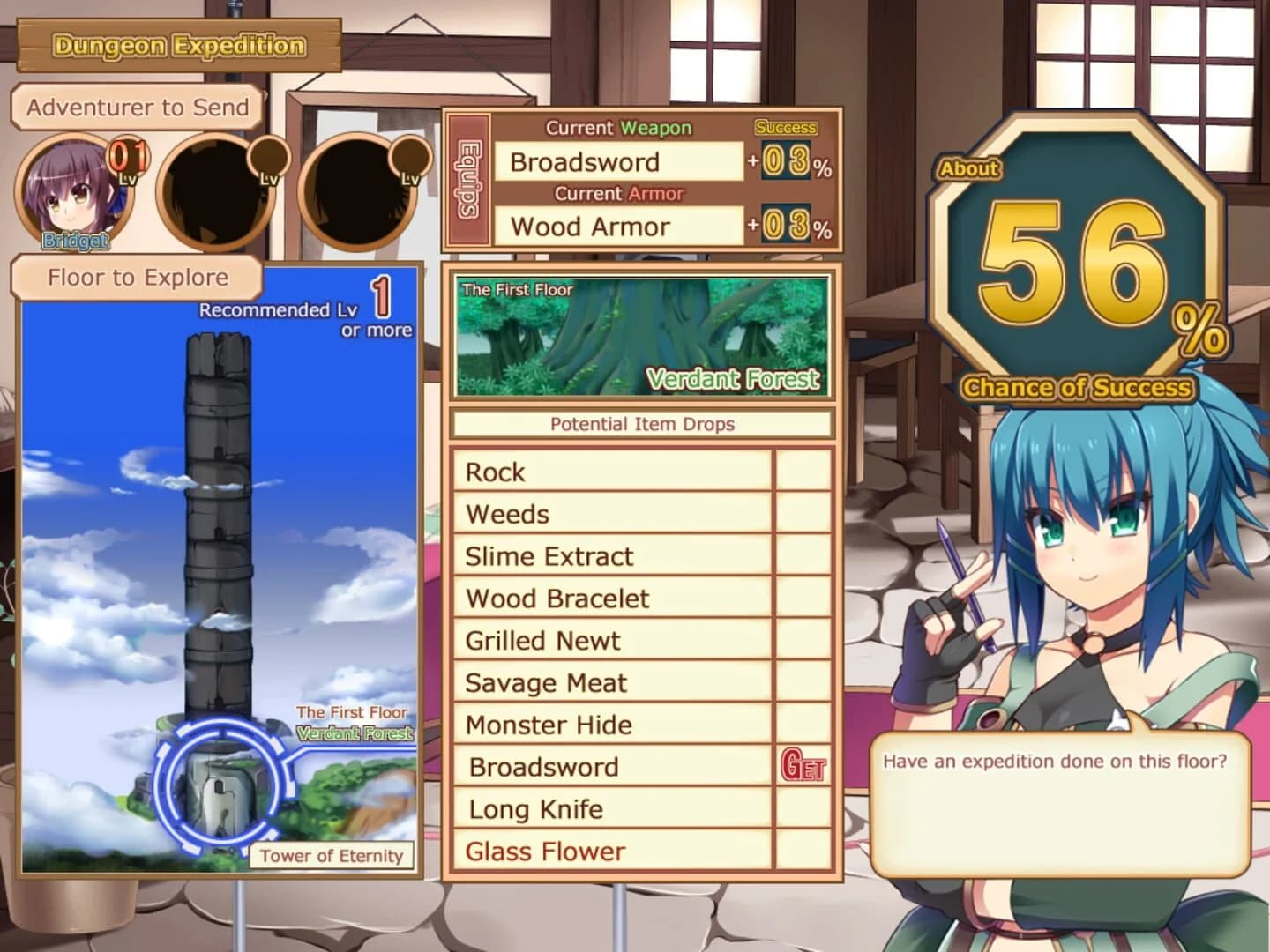Click the GET badge next to Broadsword drop
1270x952 pixels.
coord(801,767)
